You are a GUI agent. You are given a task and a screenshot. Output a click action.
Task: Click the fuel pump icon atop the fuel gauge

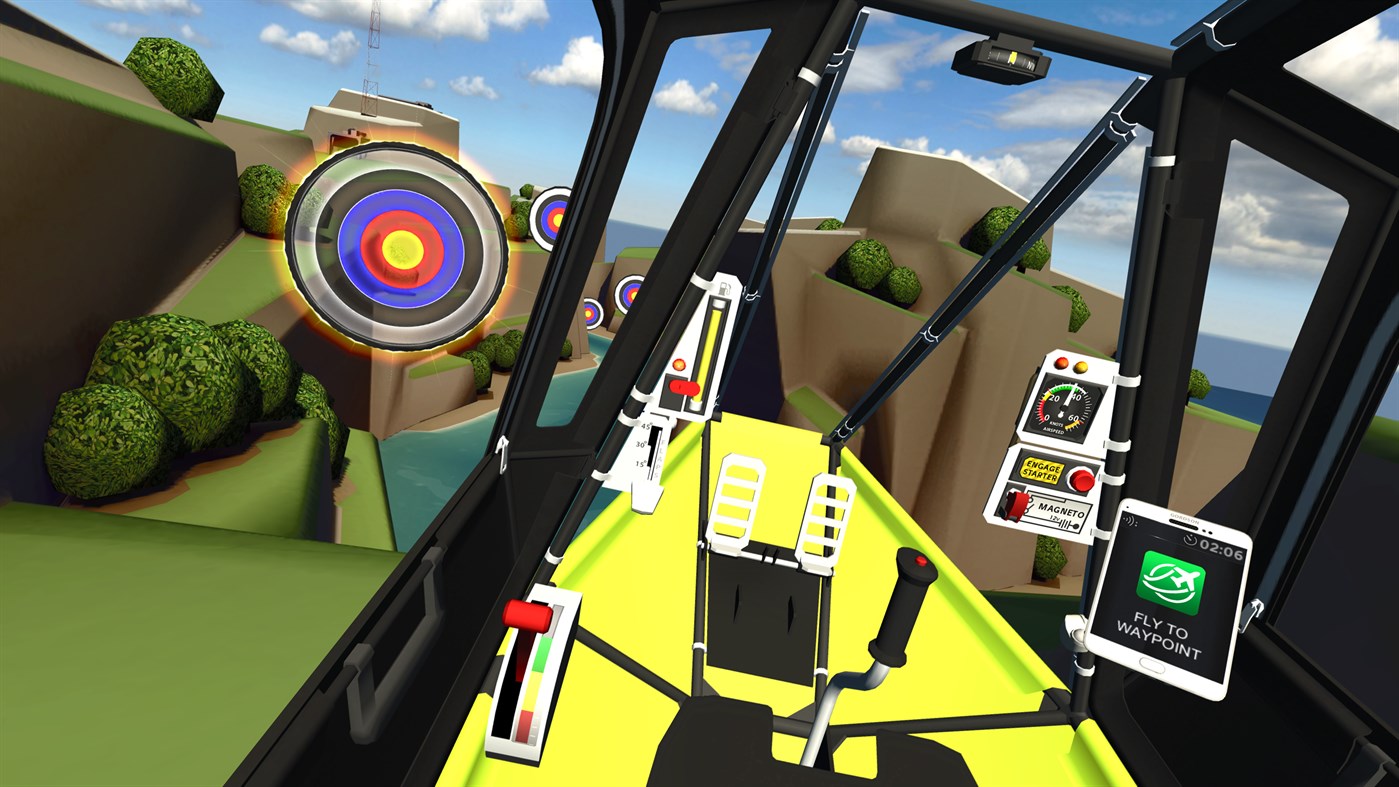click(x=724, y=289)
